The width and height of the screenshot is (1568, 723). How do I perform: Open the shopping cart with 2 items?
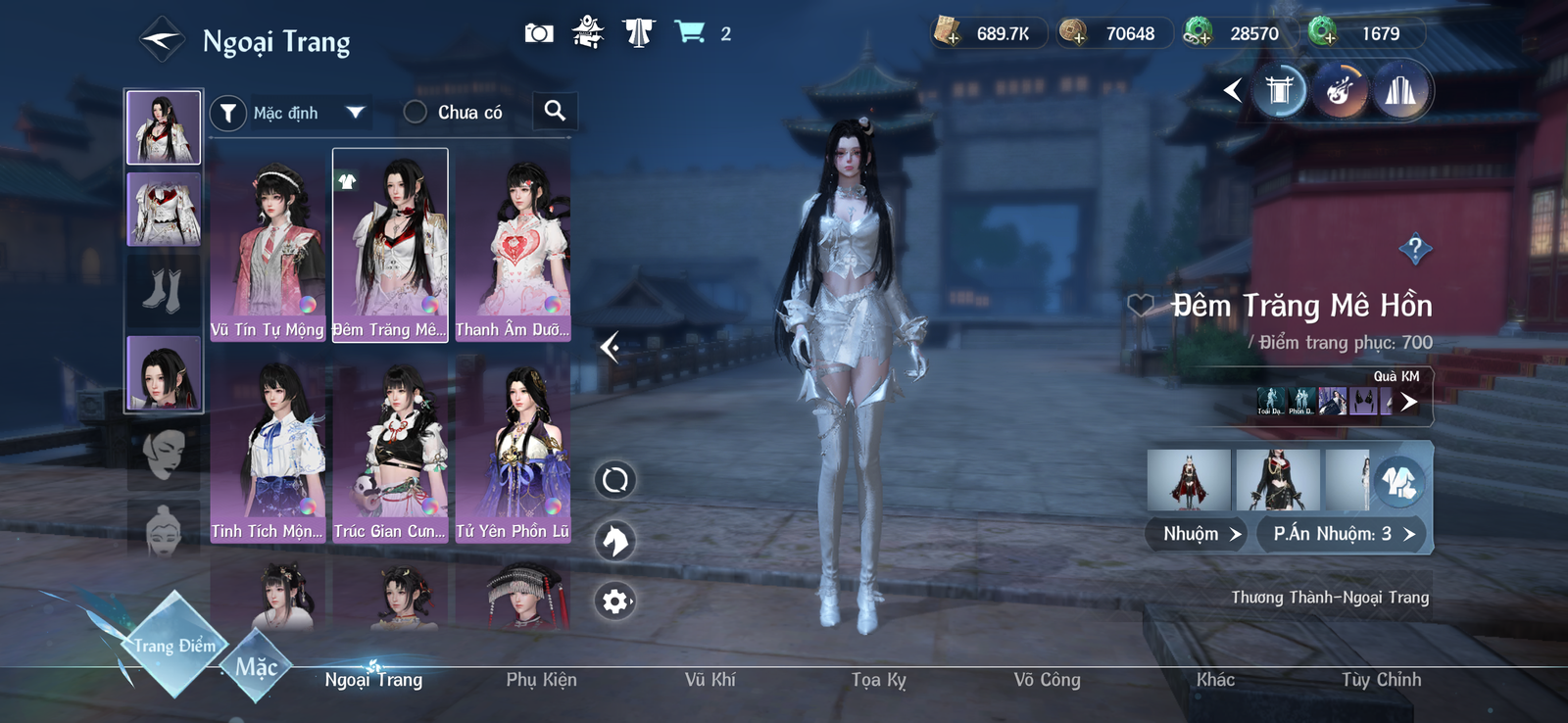point(693,31)
